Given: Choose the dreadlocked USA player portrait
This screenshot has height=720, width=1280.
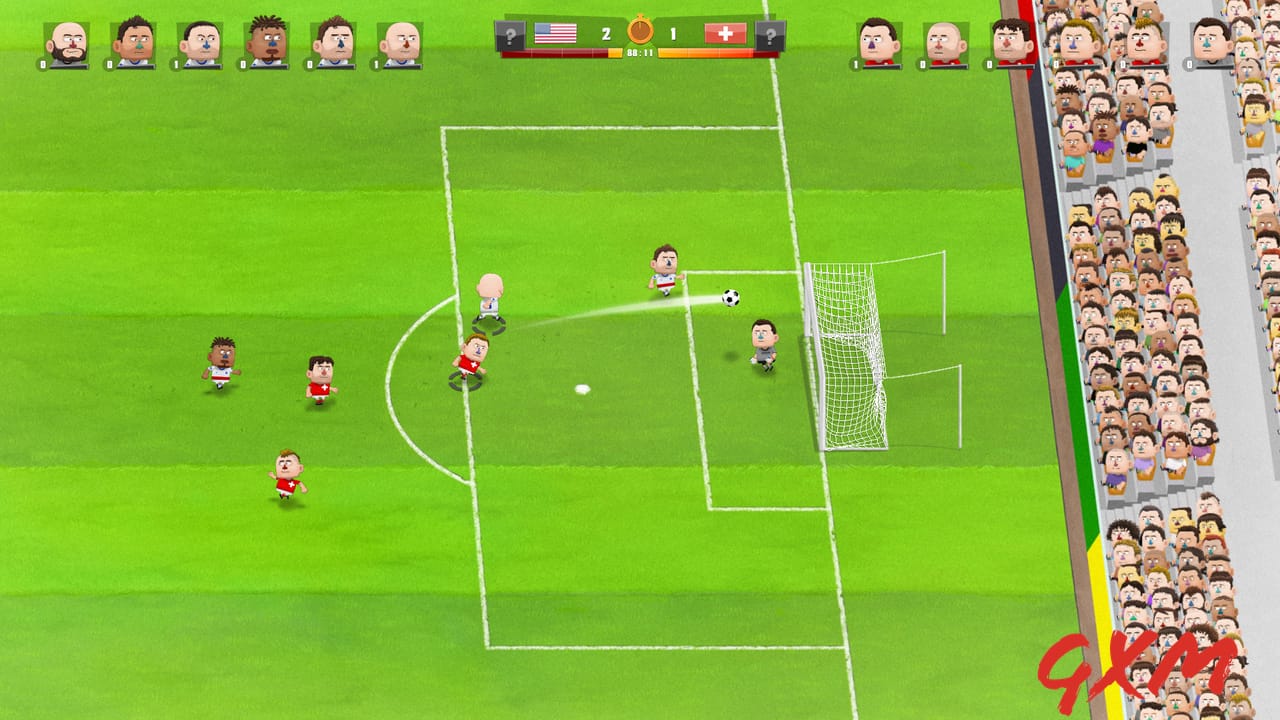Looking at the screenshot, I should (x=267, y=43).
